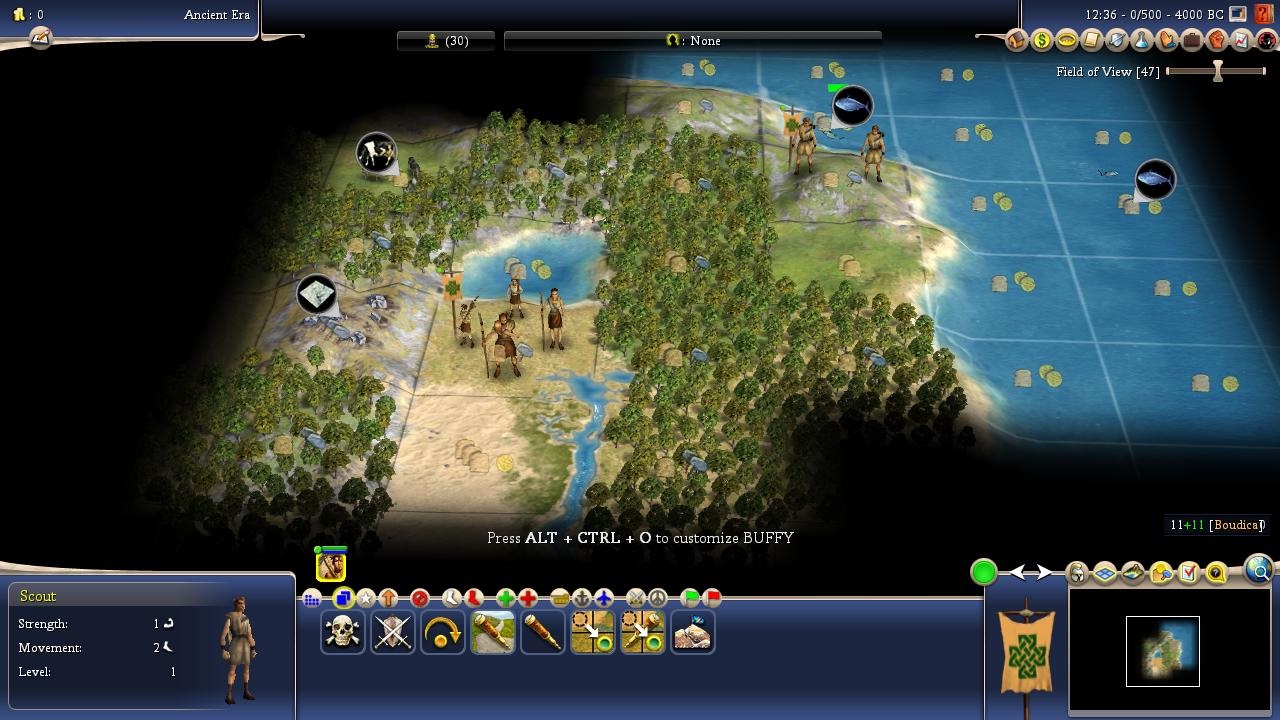1280x720 pixels.
Task: Cycle to next unit with right arrow
Action: click(1043, 573)
